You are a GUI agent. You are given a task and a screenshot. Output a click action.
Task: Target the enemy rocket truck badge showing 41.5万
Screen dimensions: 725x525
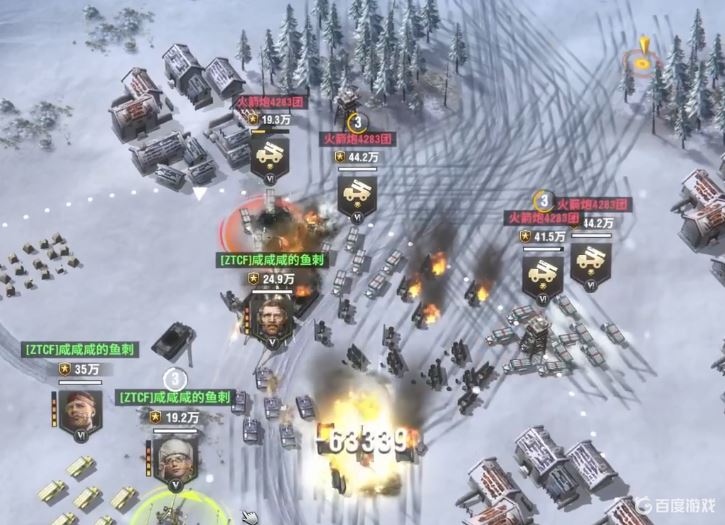[543, 272]
